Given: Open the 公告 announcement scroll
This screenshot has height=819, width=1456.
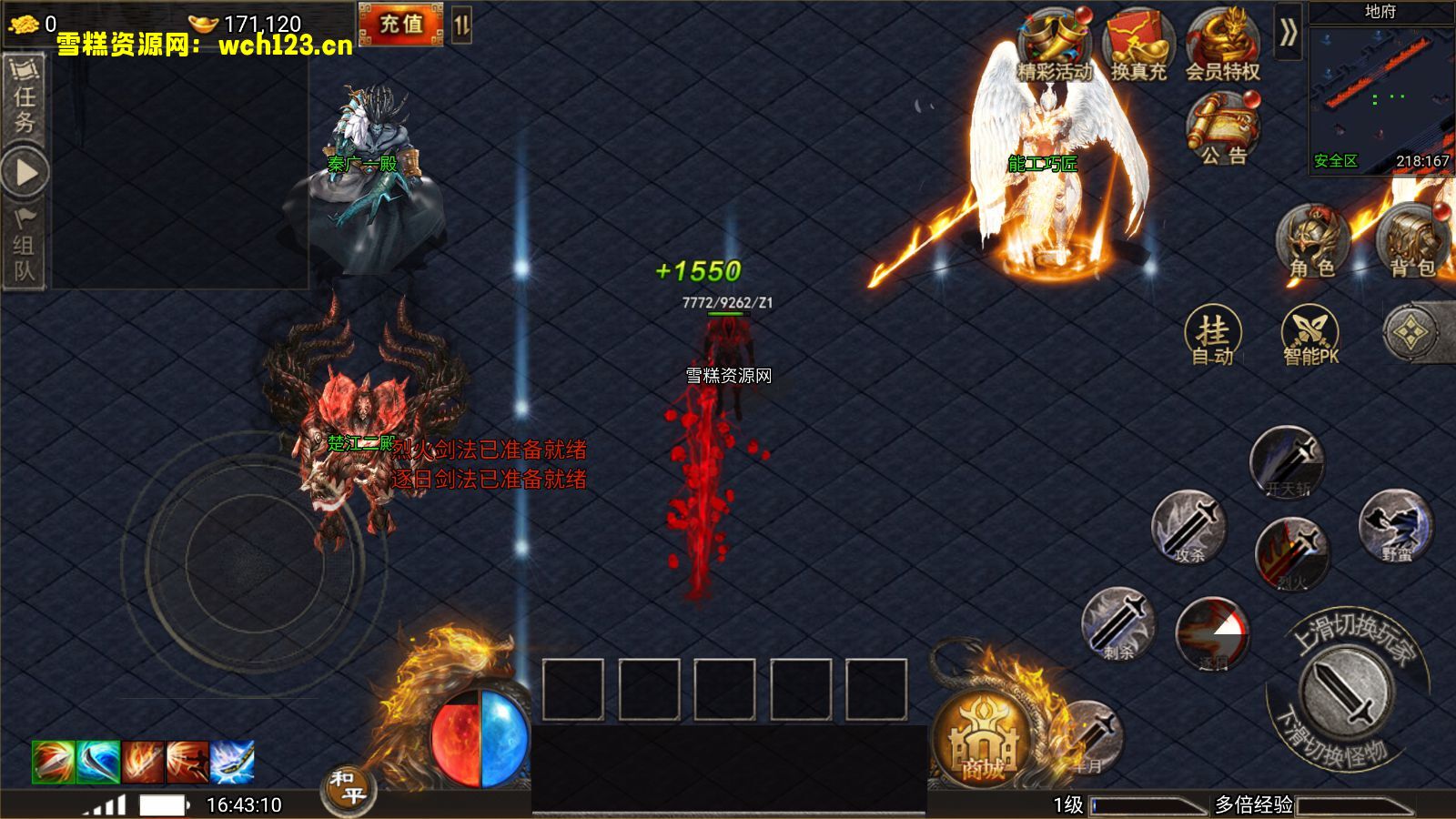Looking at the screenshot, I should (x=1223, y=130).
